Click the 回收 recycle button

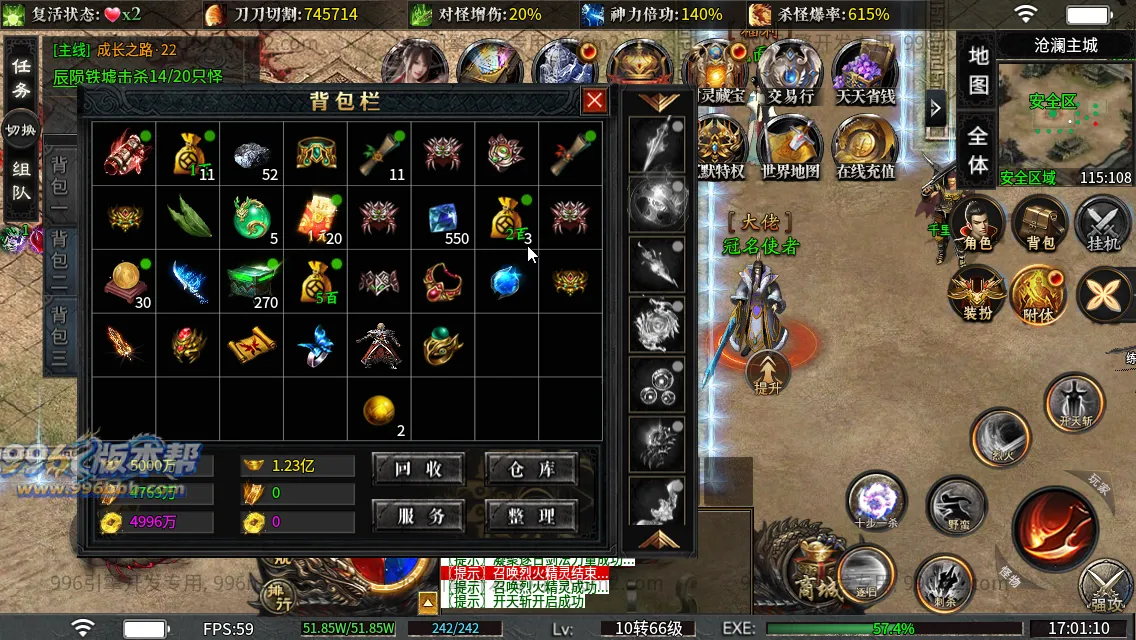(418, 468)
